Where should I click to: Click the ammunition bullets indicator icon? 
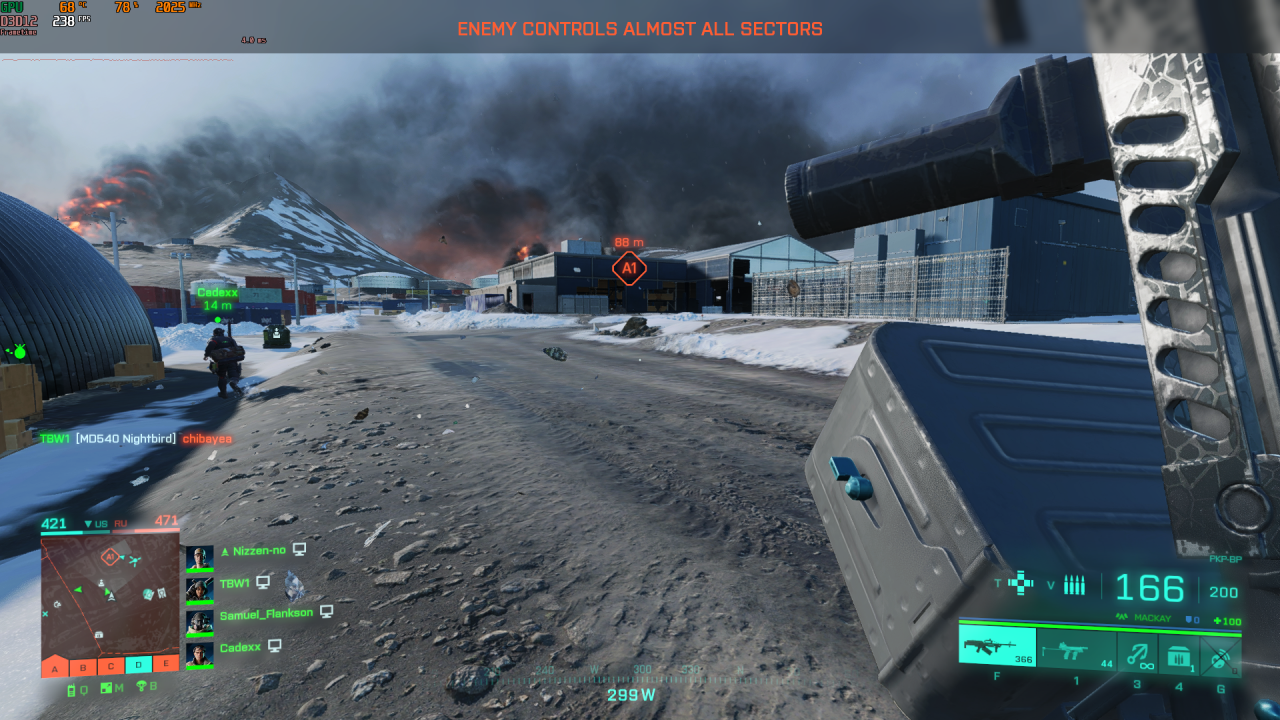point(1074,584)
